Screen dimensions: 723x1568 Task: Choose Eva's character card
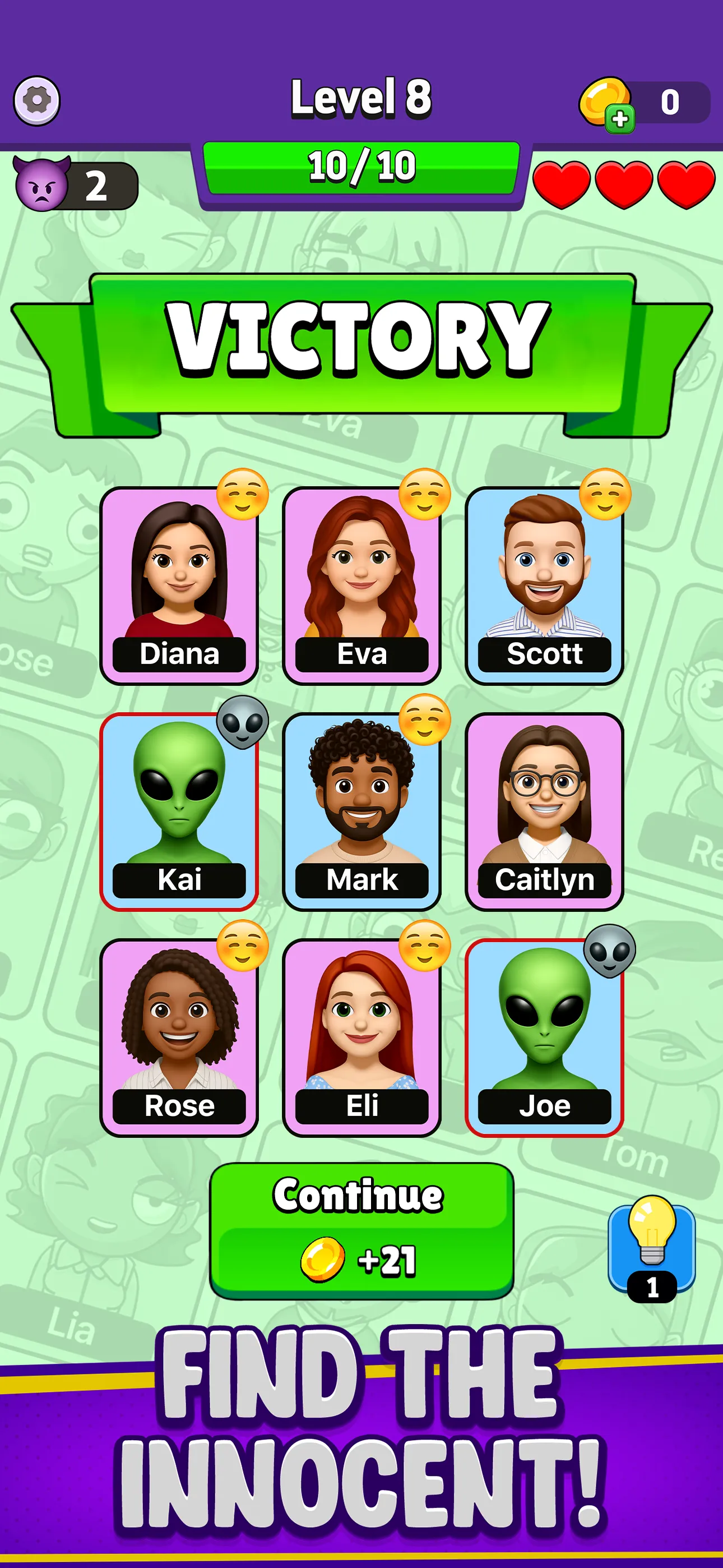point(361,585)
